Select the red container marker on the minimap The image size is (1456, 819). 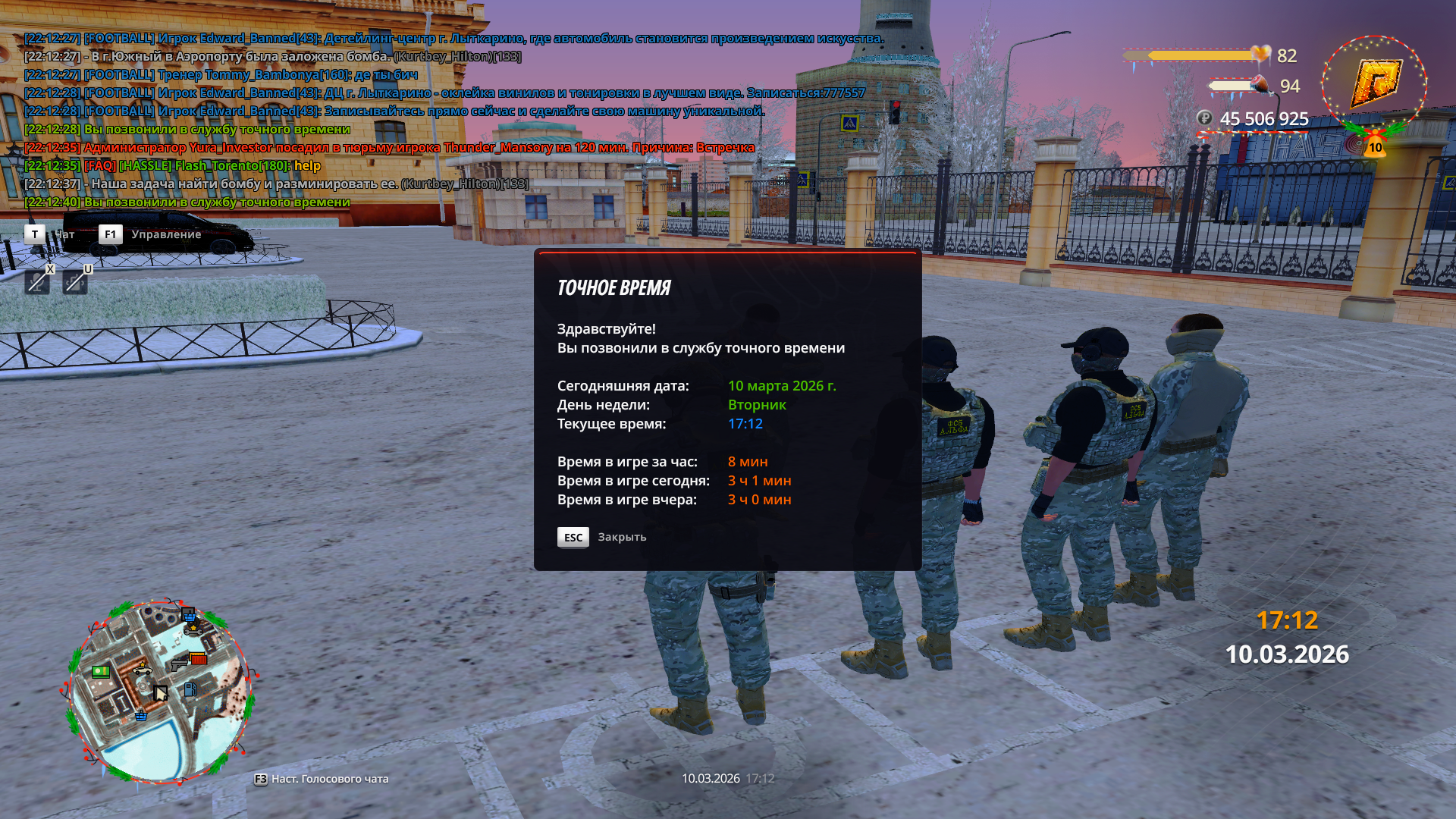pyautogui.click(x=198, y=658)
